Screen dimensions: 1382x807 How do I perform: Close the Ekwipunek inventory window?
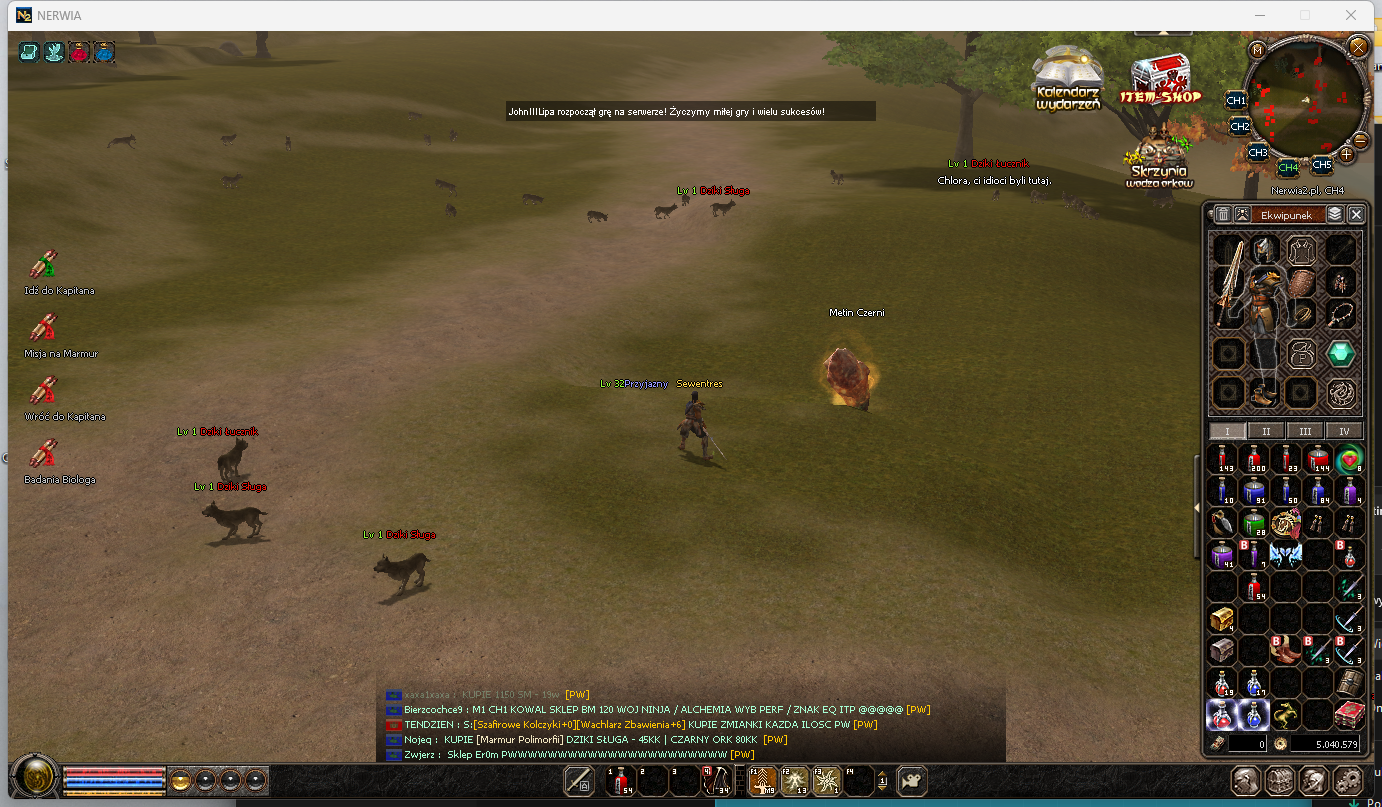[1356, 214]
